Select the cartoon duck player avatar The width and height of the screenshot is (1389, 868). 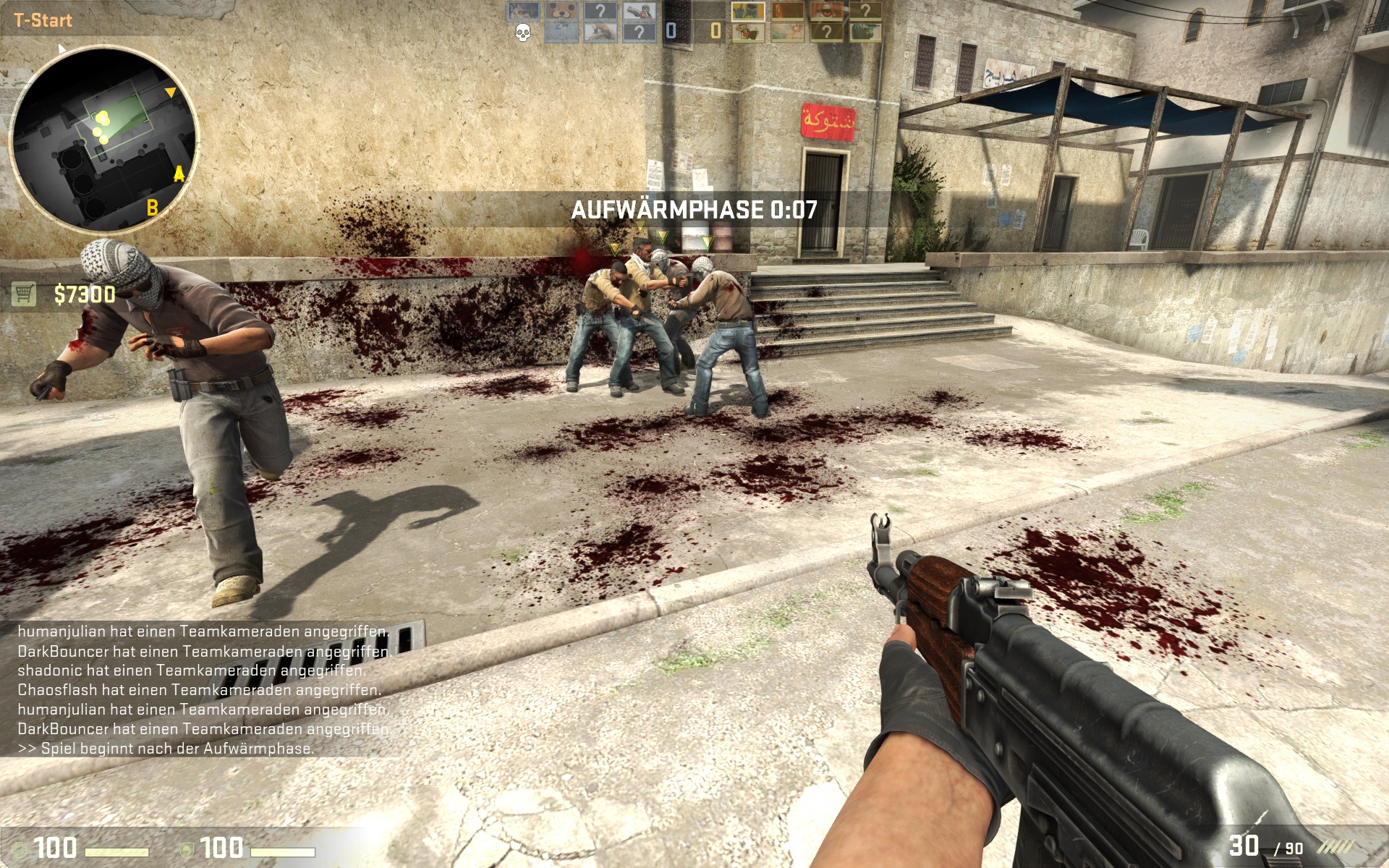pos(747,32)
